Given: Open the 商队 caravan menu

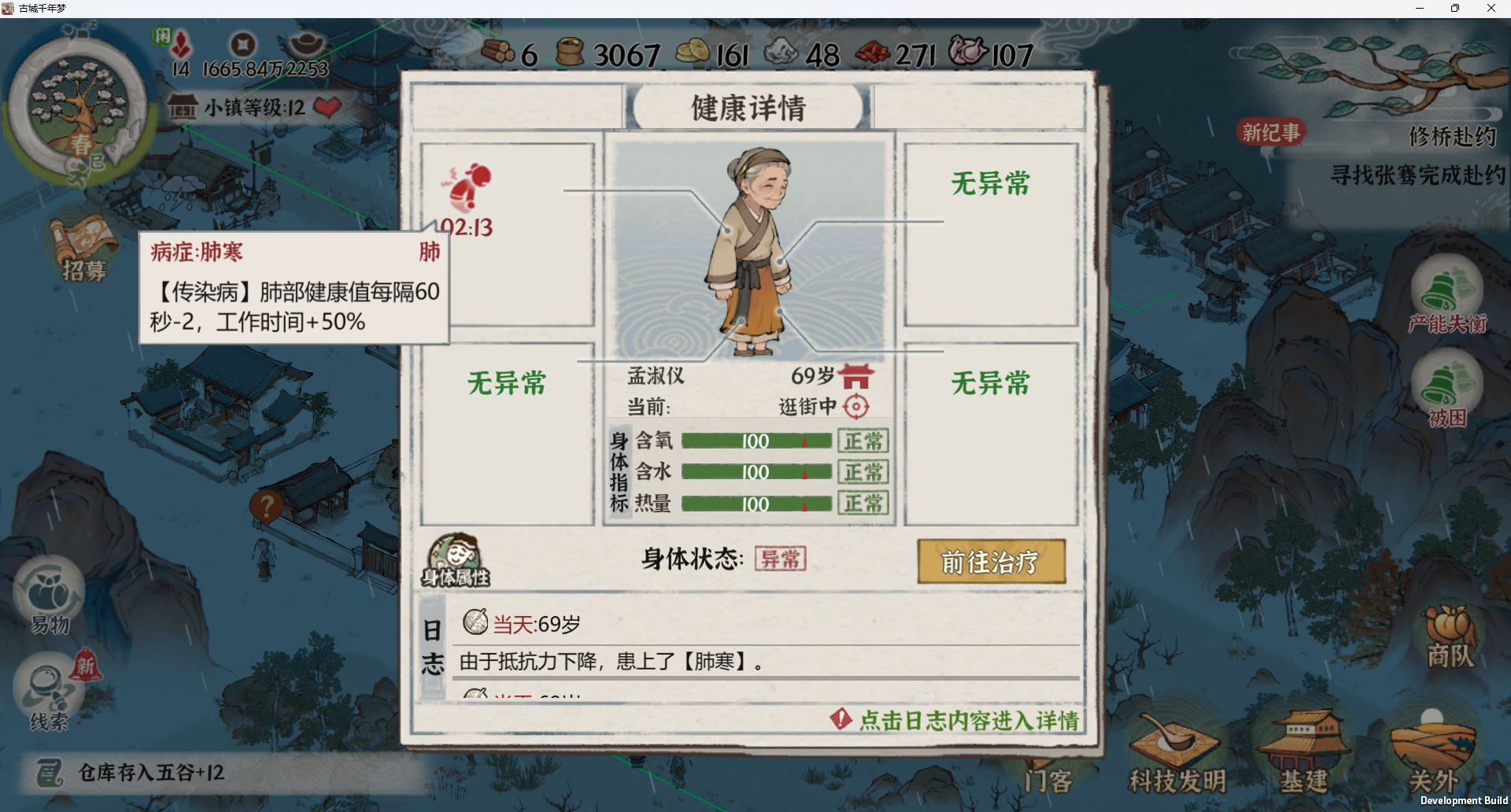Looking at the screenshot, I should pos(1450,637).
